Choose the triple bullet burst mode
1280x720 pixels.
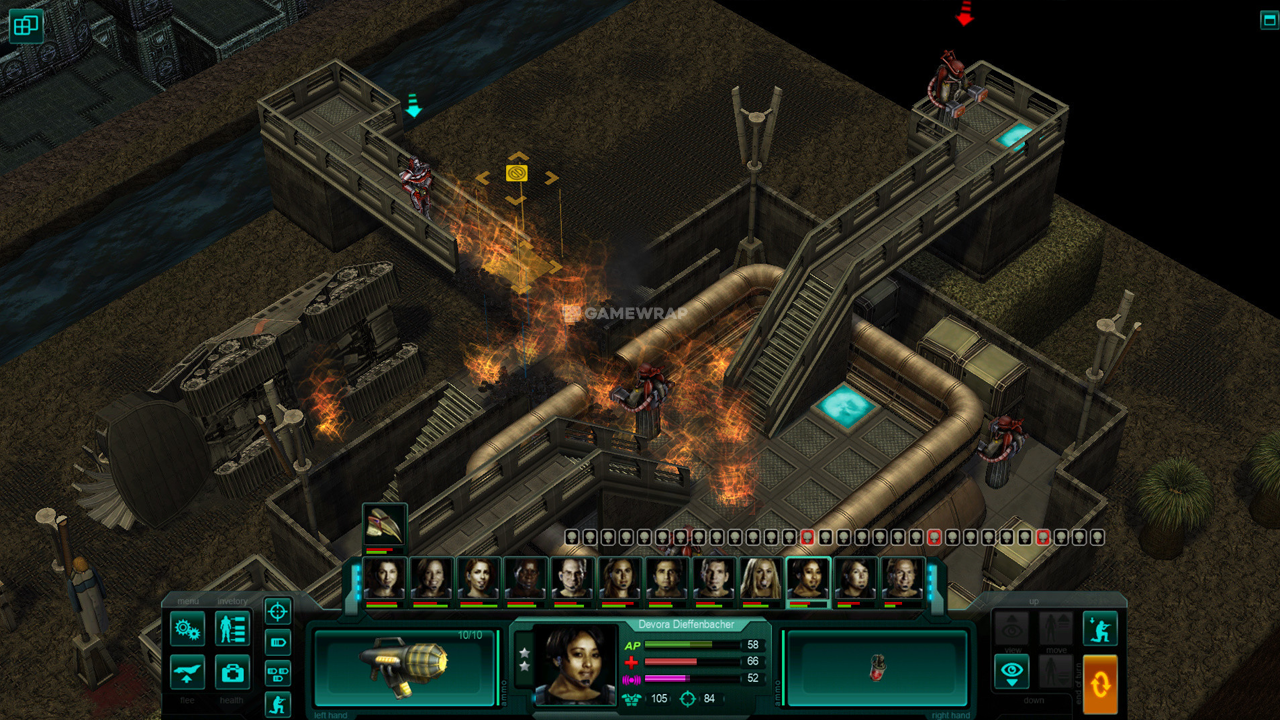pos(278,673)
